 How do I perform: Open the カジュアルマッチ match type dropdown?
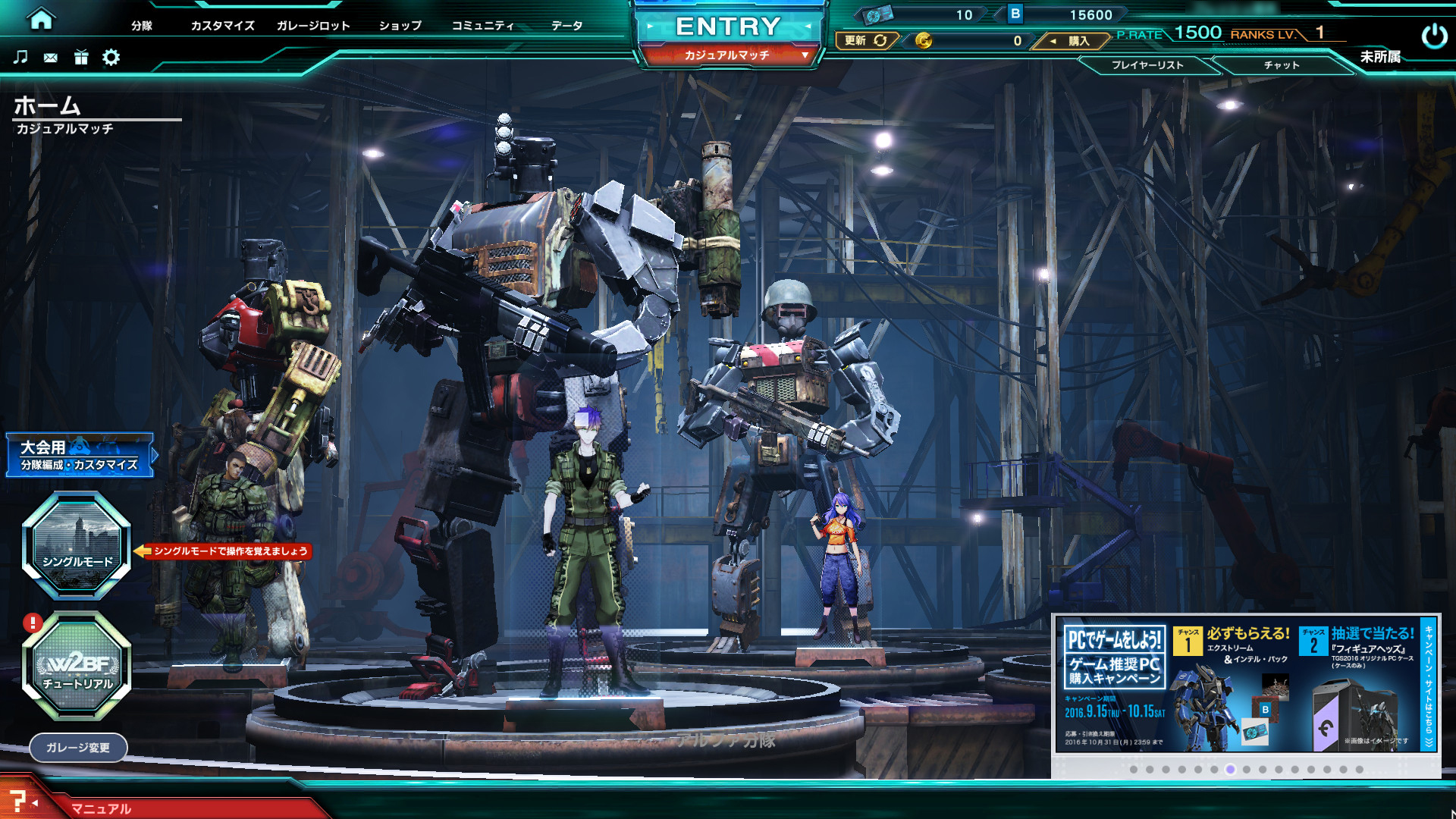pos(728,55)
